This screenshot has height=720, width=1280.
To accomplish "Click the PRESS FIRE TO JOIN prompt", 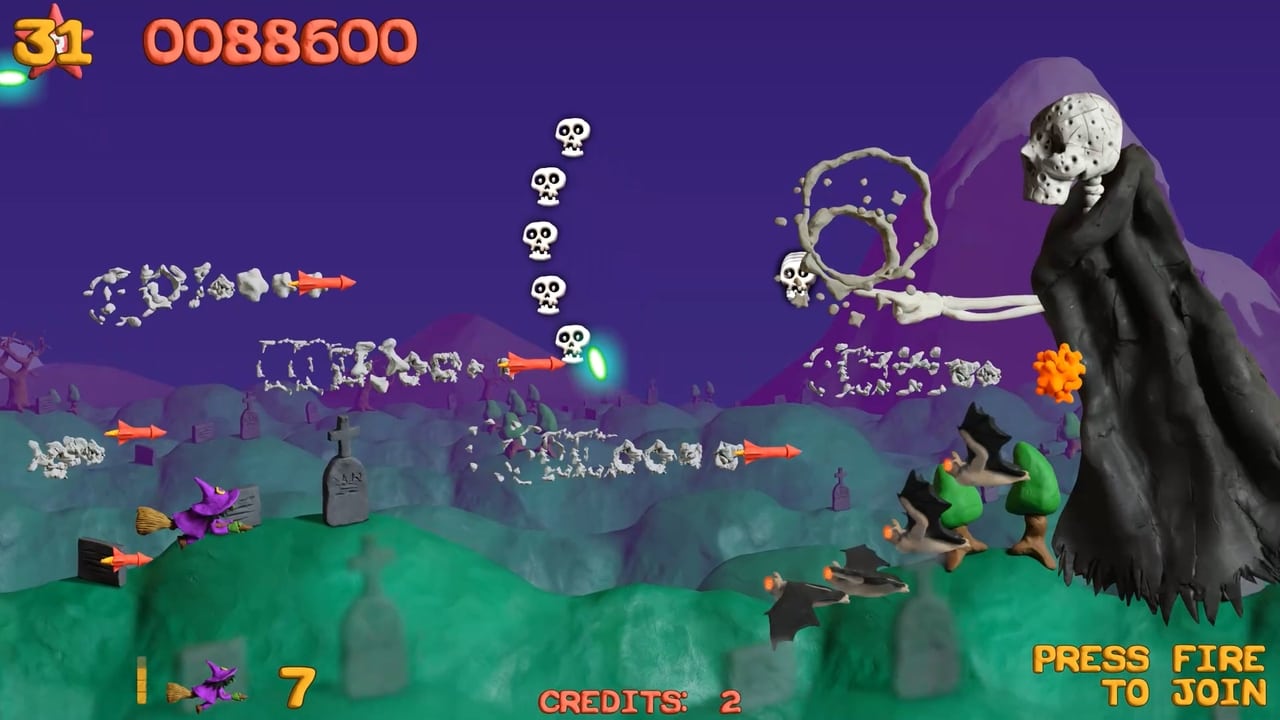I will point(1148,675).
